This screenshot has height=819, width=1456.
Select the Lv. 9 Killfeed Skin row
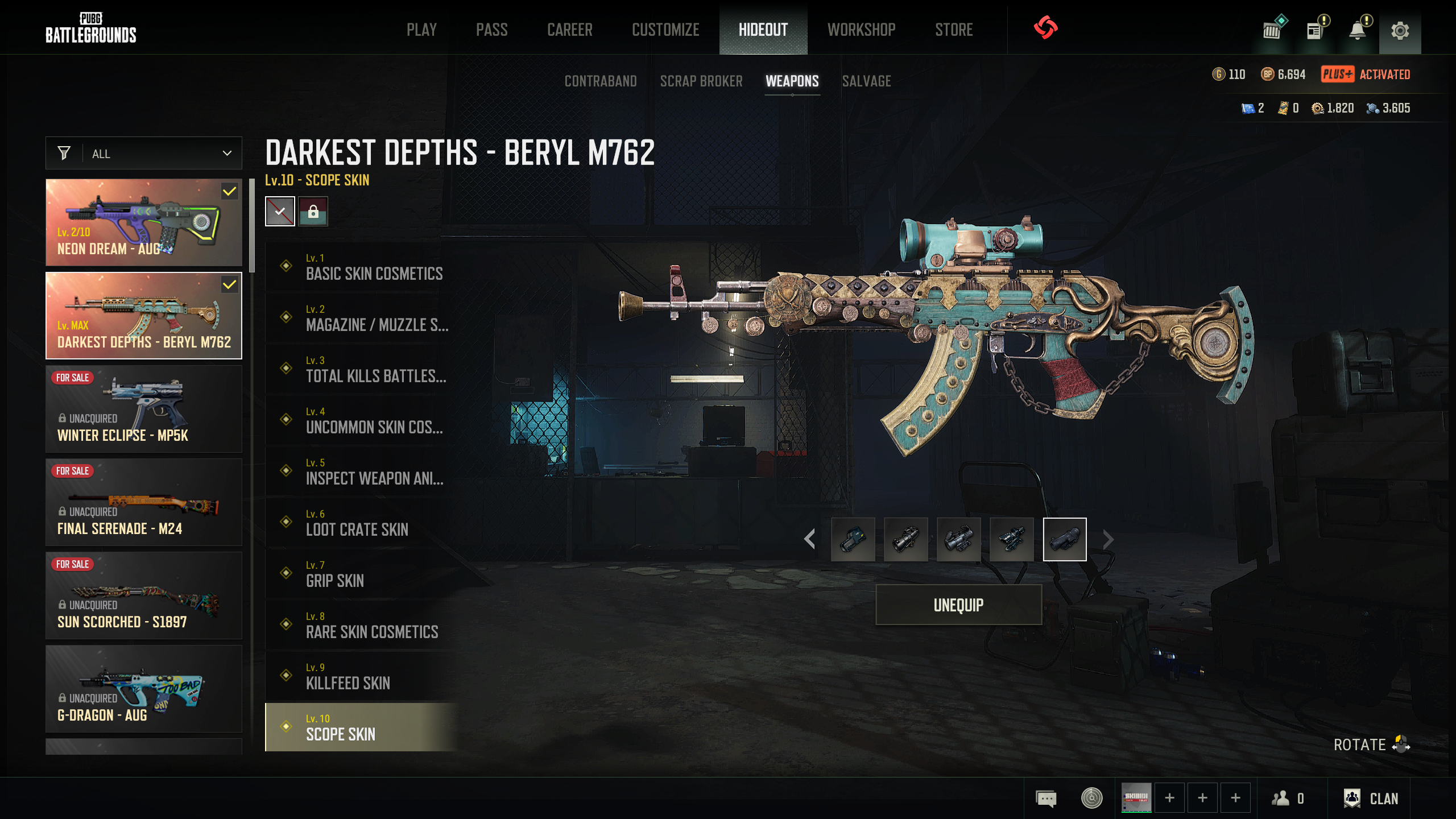(362, 676)
